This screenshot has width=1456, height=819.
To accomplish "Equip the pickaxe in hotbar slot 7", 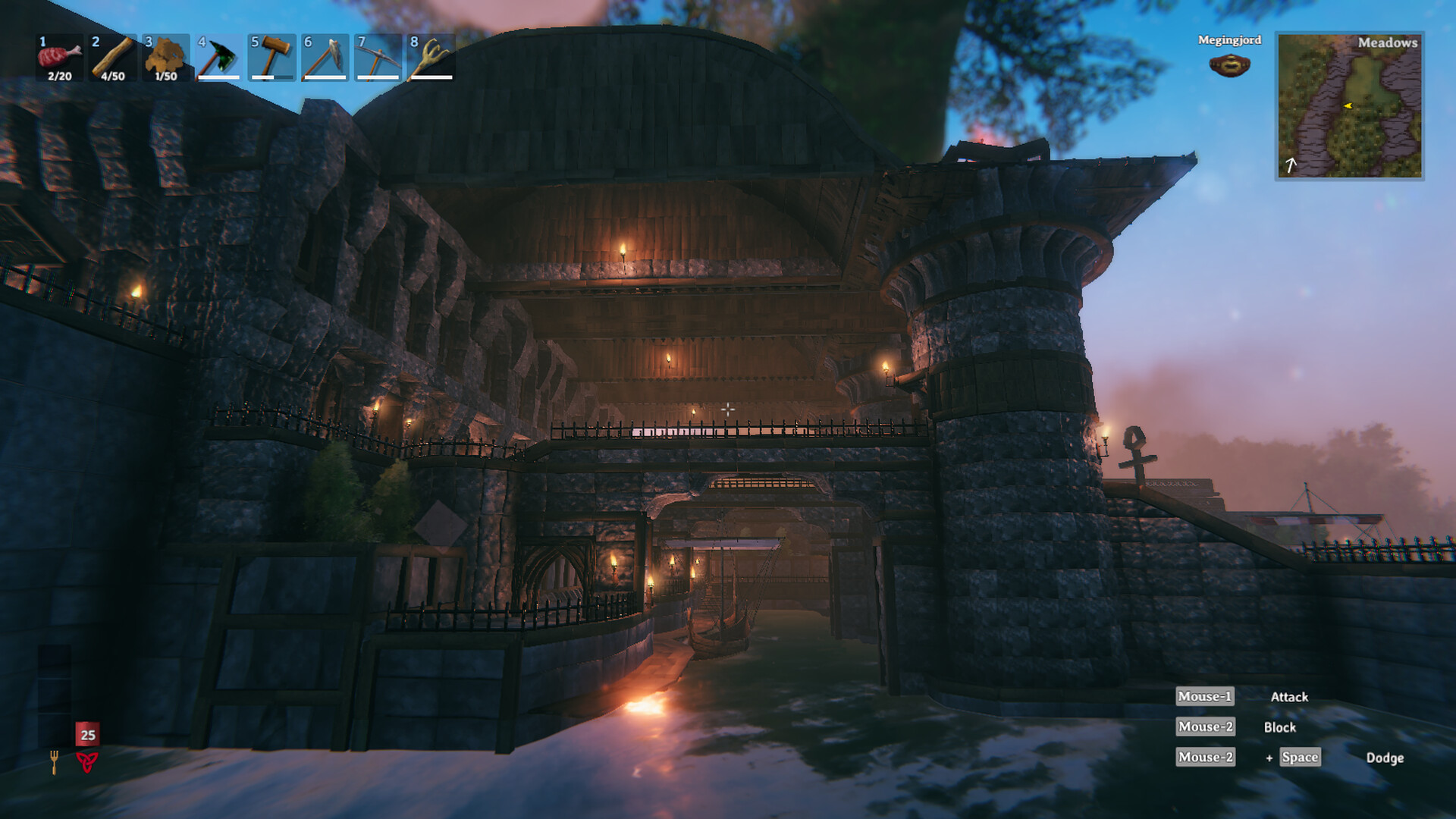I will tap(375, 57).
